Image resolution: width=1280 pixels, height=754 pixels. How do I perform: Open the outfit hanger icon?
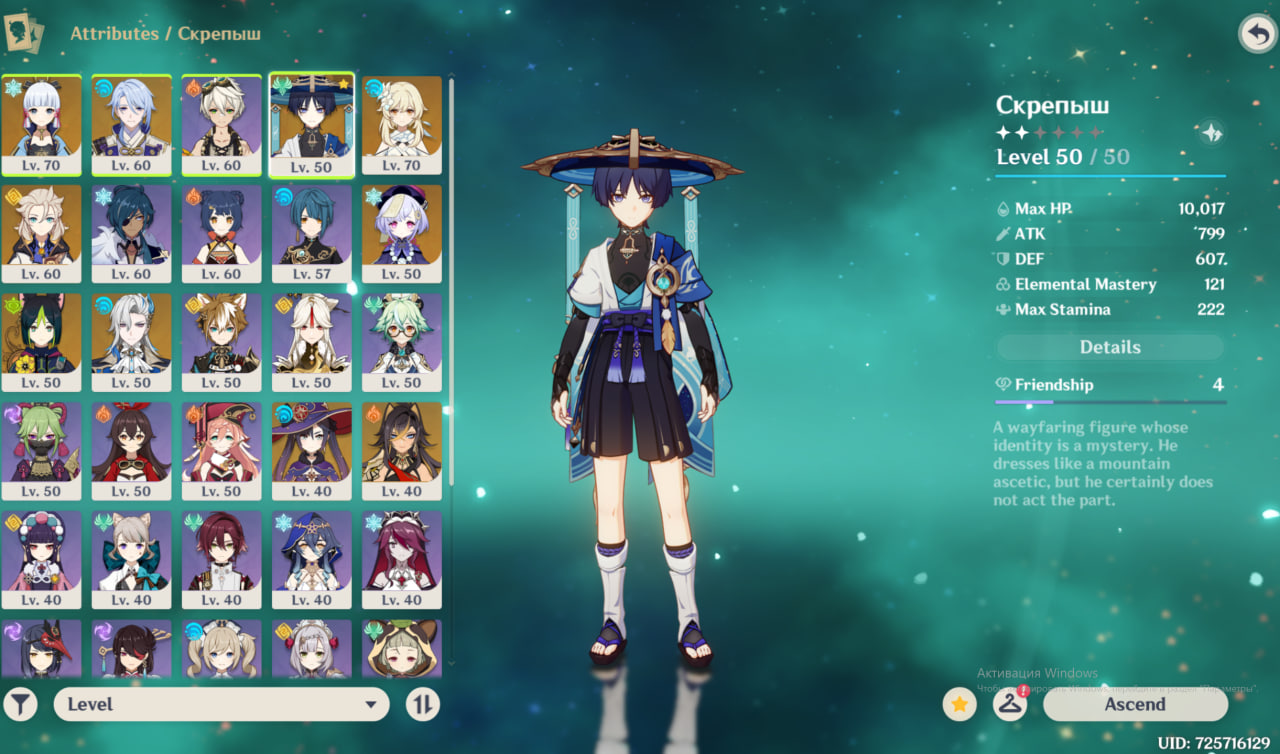tap(1010, 704)
